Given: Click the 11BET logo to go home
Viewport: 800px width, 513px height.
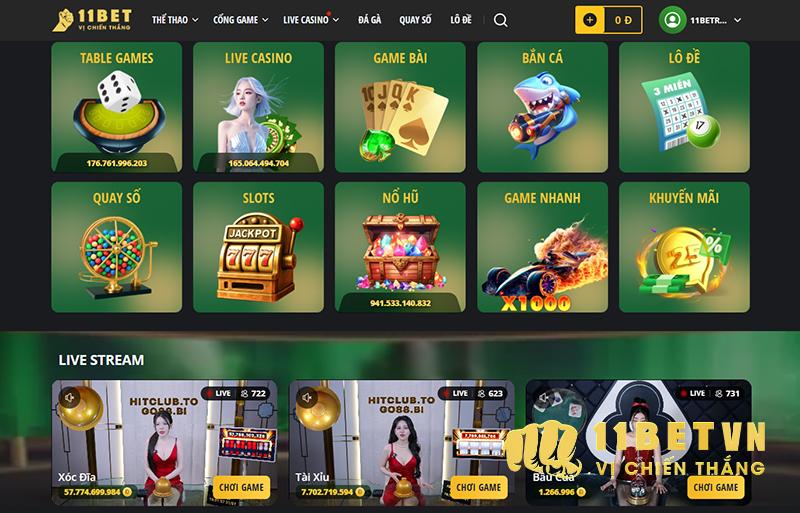Looking at the screenshot, I should coord(93,20).
